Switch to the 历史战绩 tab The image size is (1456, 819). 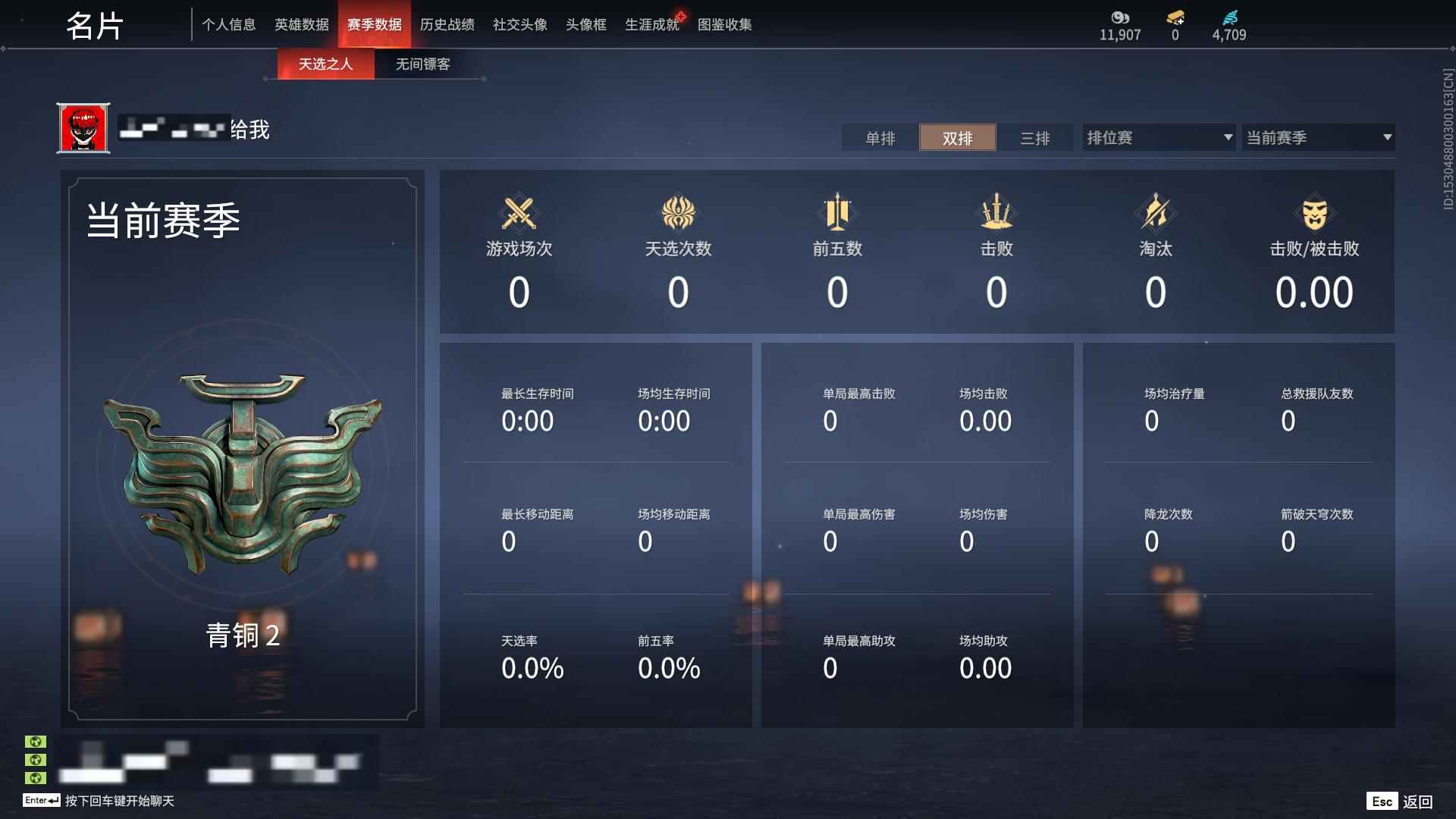click(448, 24)
